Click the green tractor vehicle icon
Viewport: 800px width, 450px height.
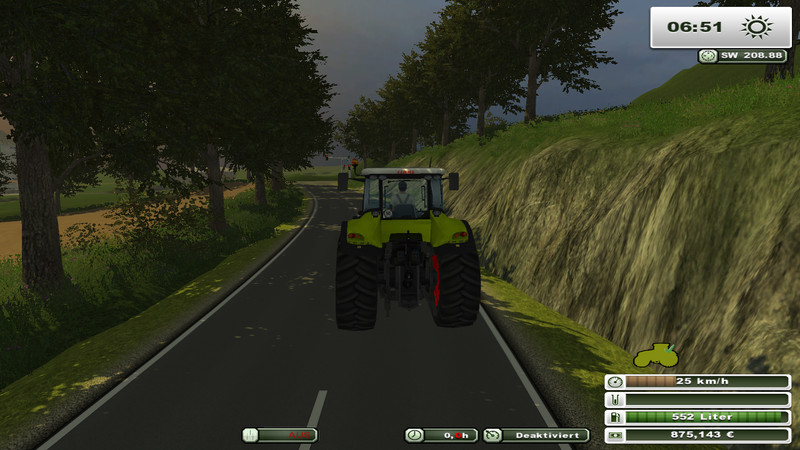point(655,355)
